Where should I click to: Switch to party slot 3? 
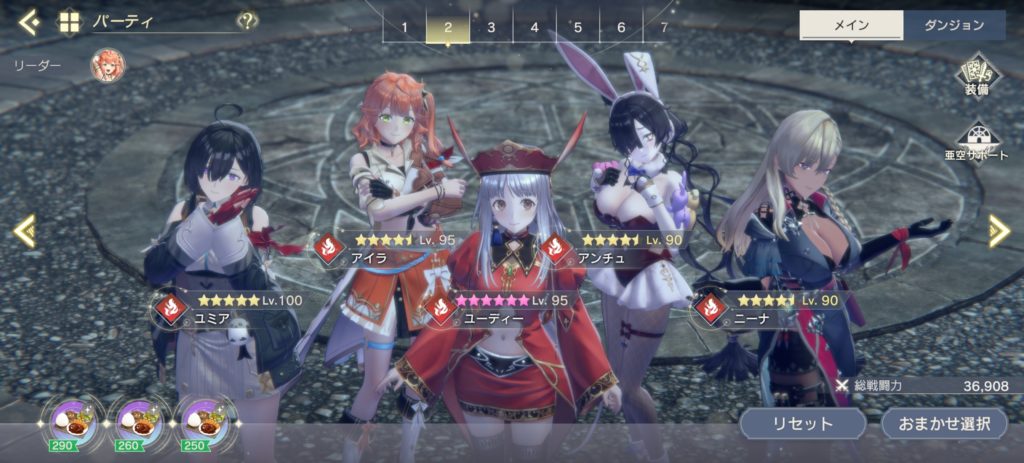point(491,27)
